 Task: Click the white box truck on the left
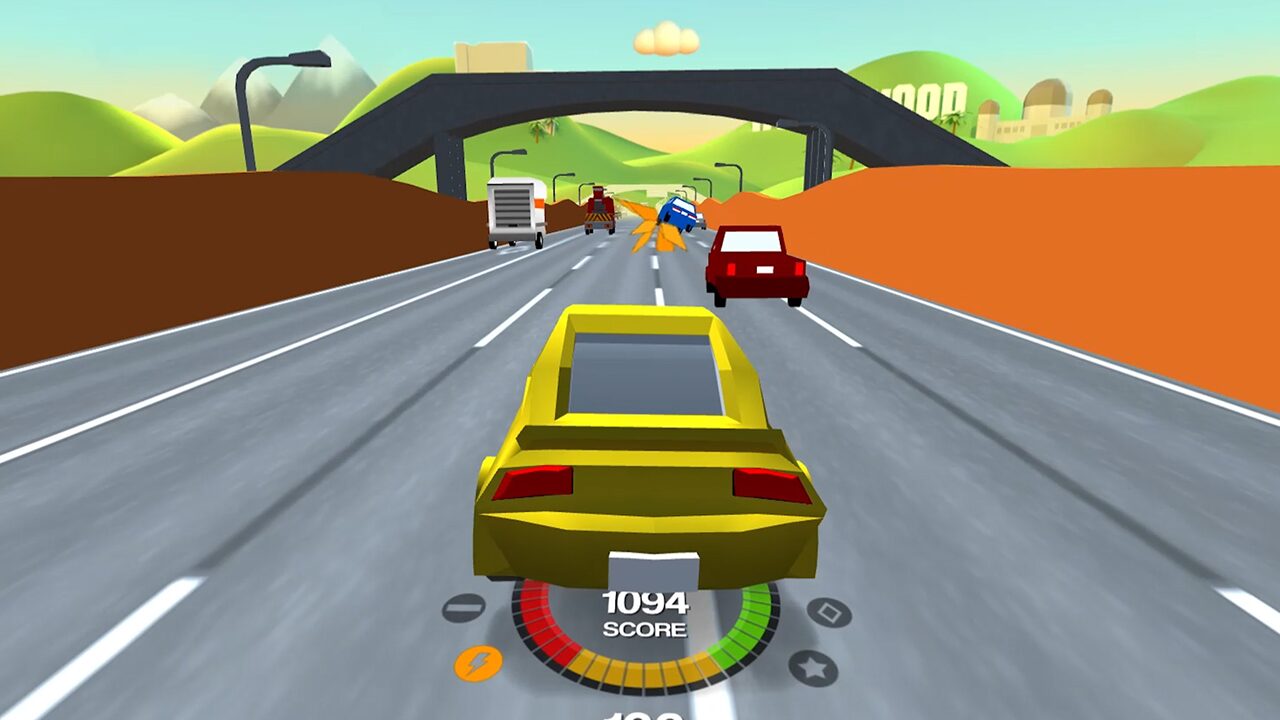pyautogui.click(x=513, y=210)
